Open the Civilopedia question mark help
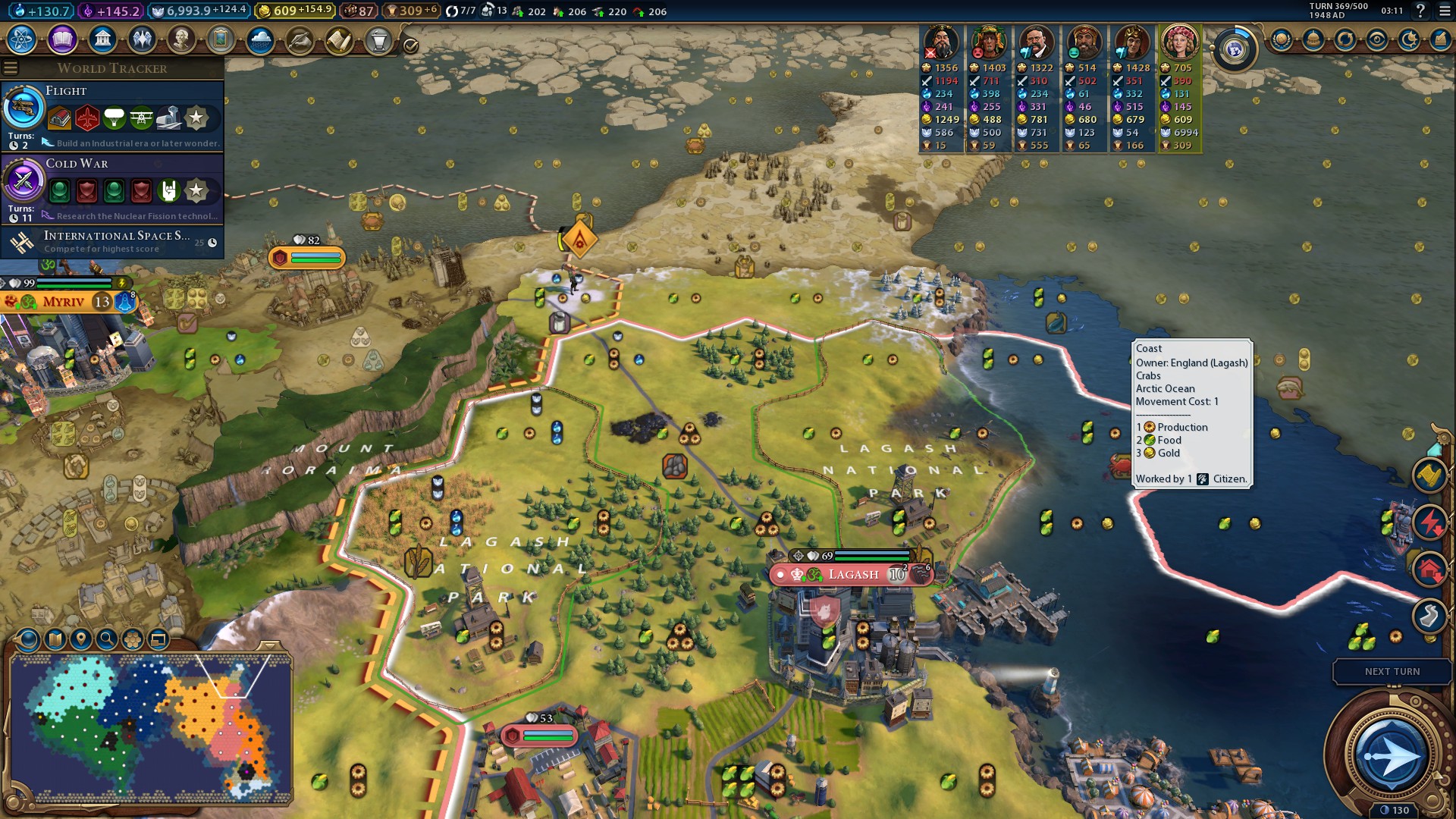 click(x=1420, y=11)
